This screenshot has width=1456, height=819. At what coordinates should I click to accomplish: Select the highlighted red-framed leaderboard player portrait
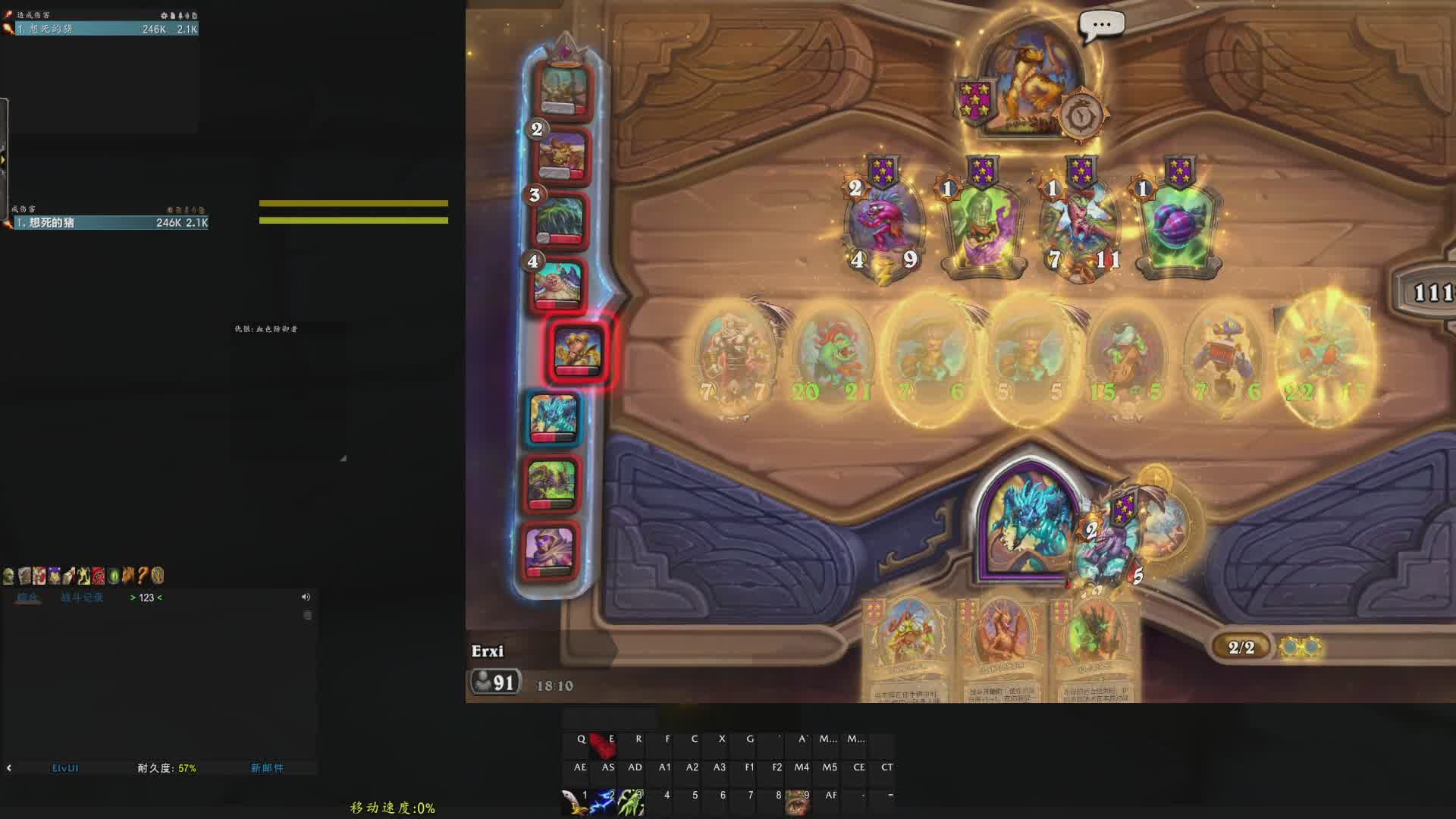(578, 350)
